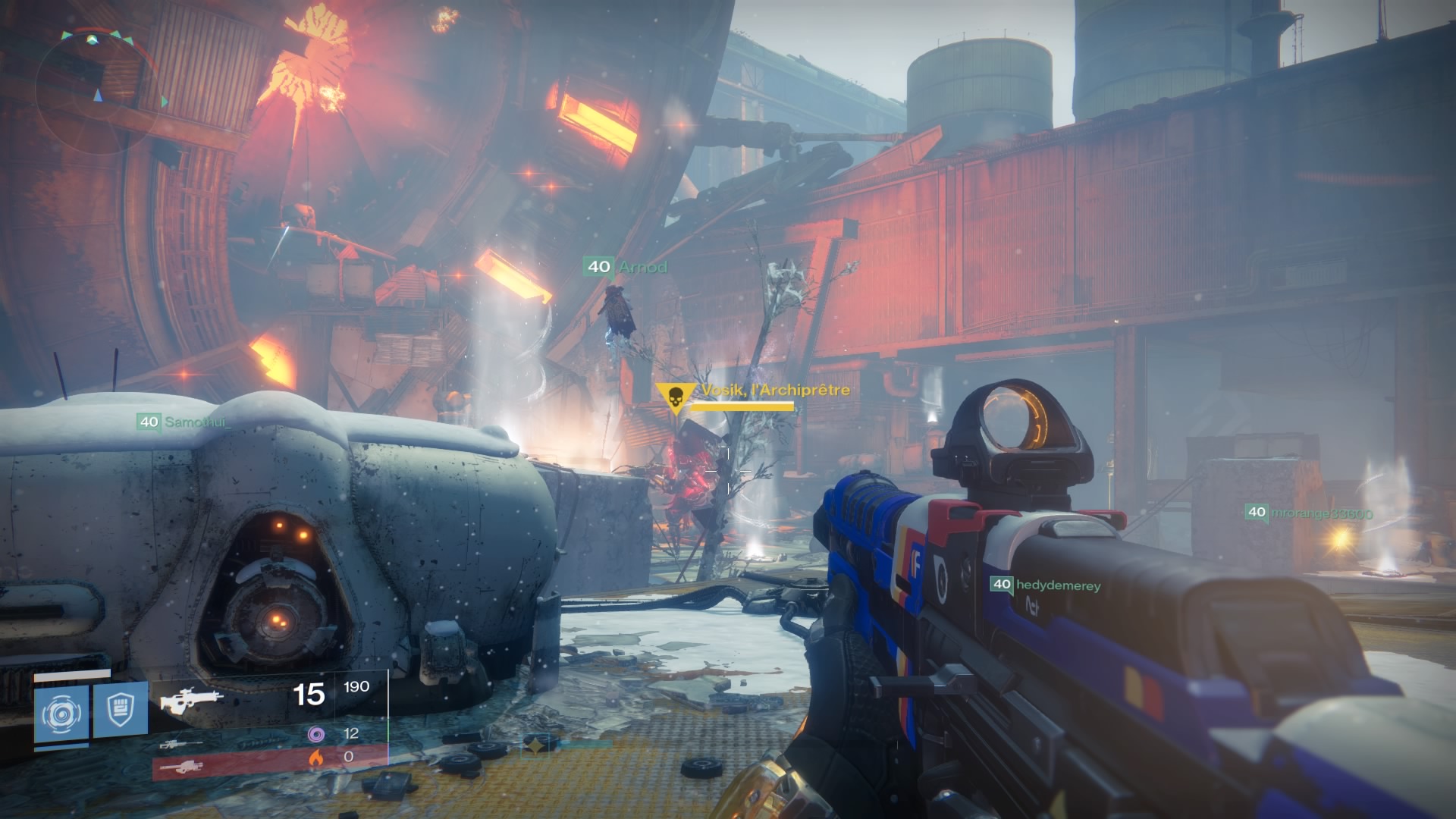Click the skull icon on the boss nameplate

[677, 395]
